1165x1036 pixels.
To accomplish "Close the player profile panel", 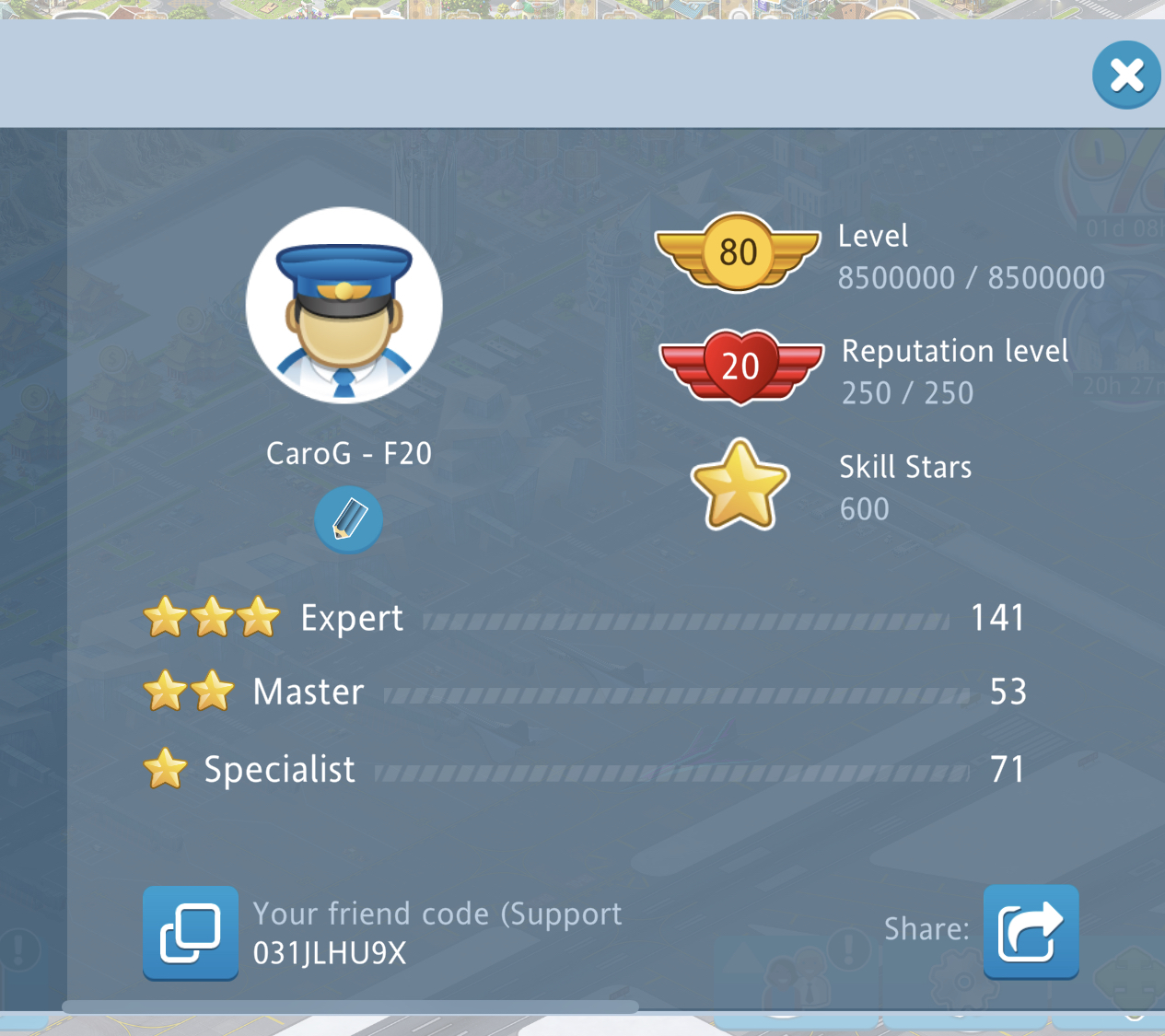I will tap(1125, 76).
